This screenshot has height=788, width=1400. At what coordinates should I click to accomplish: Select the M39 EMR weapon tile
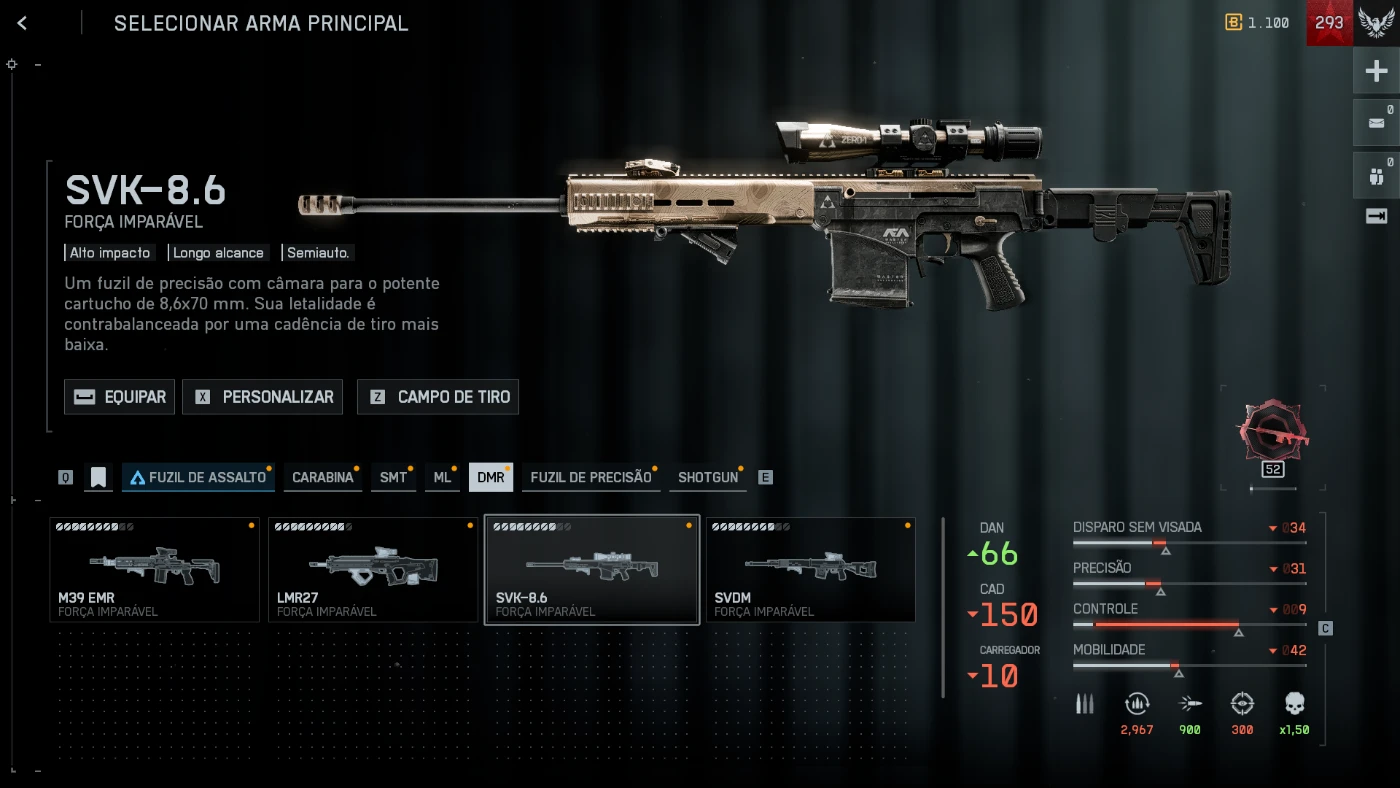click(154, 570)
